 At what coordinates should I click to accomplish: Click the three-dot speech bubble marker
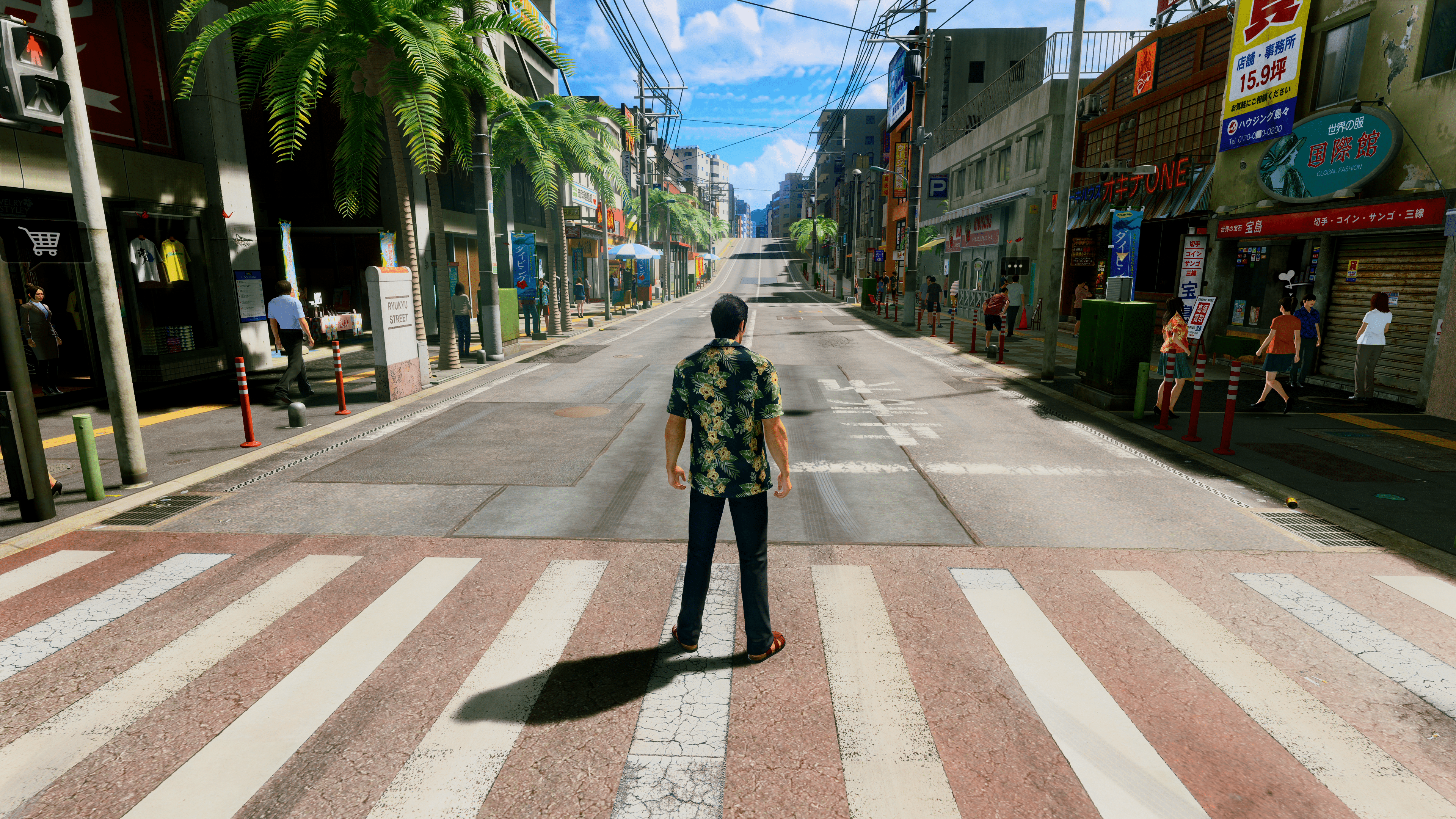(1015, 265)
